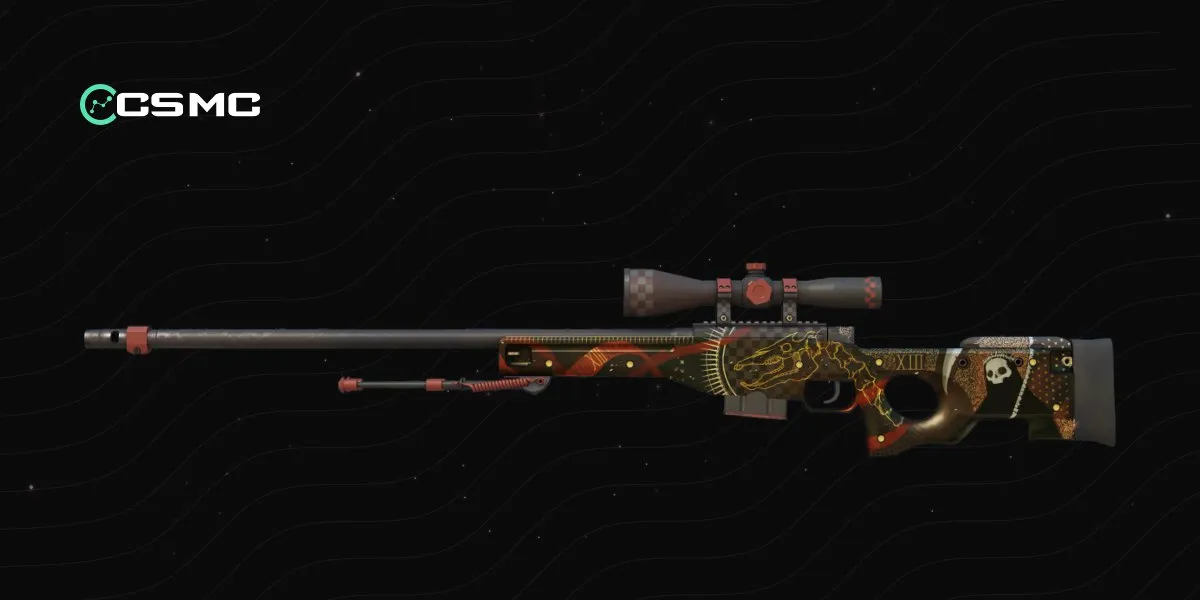Click the CSMC logo
The width and height of the screenshot is (1200, 600).
[x=170, y=103]
